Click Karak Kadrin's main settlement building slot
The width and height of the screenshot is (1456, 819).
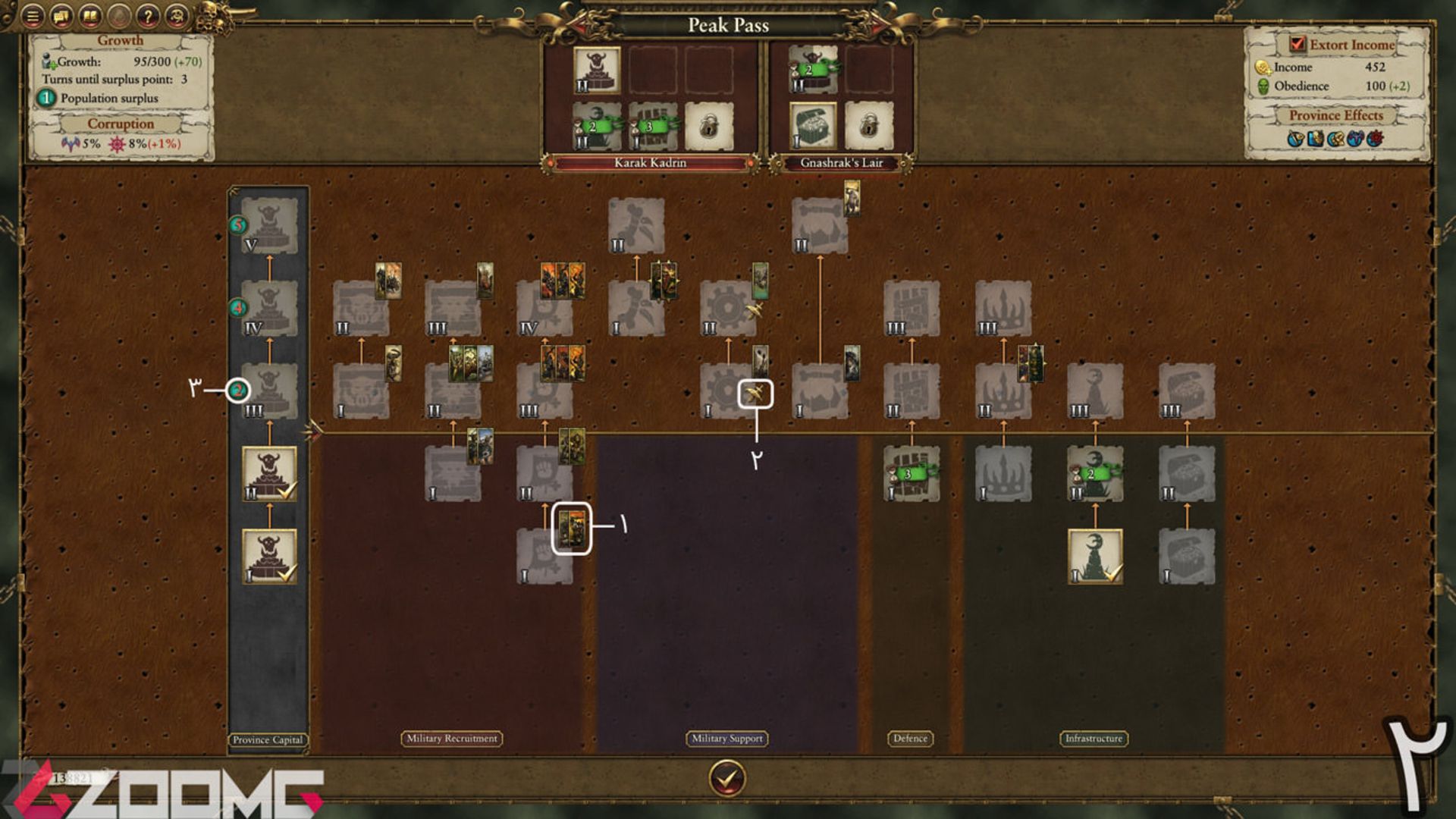pos(597,70)
